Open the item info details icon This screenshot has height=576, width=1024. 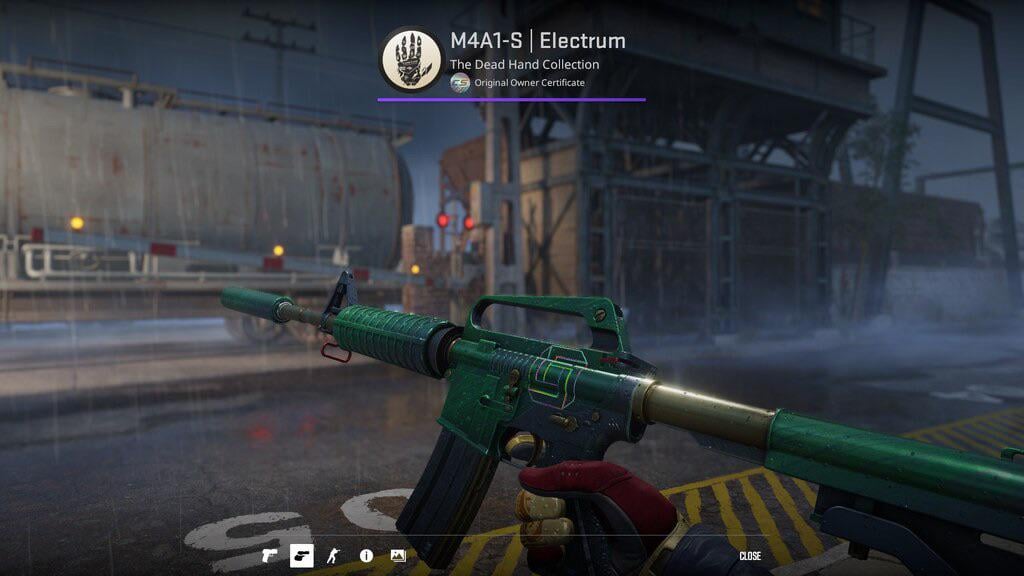(366, 555)
